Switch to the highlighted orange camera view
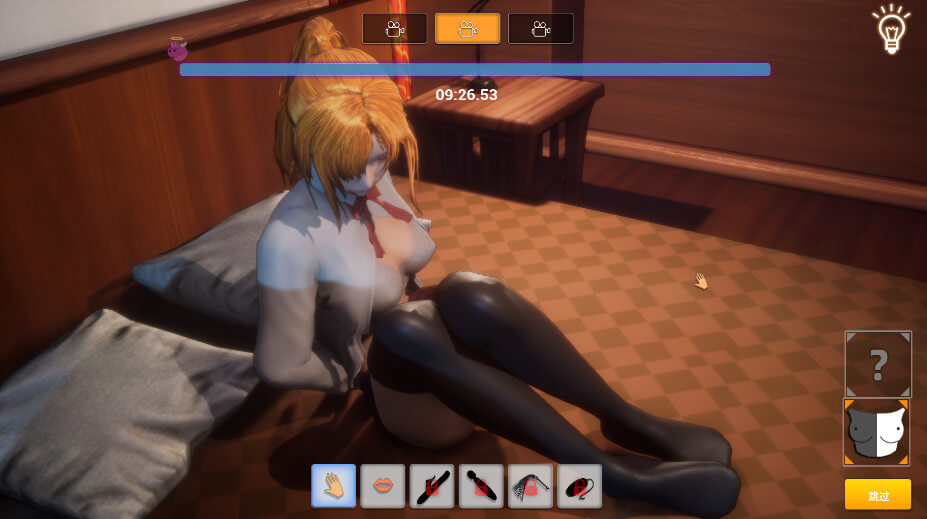The width and height of the screenshot is (927, 519). pos(467,29)
